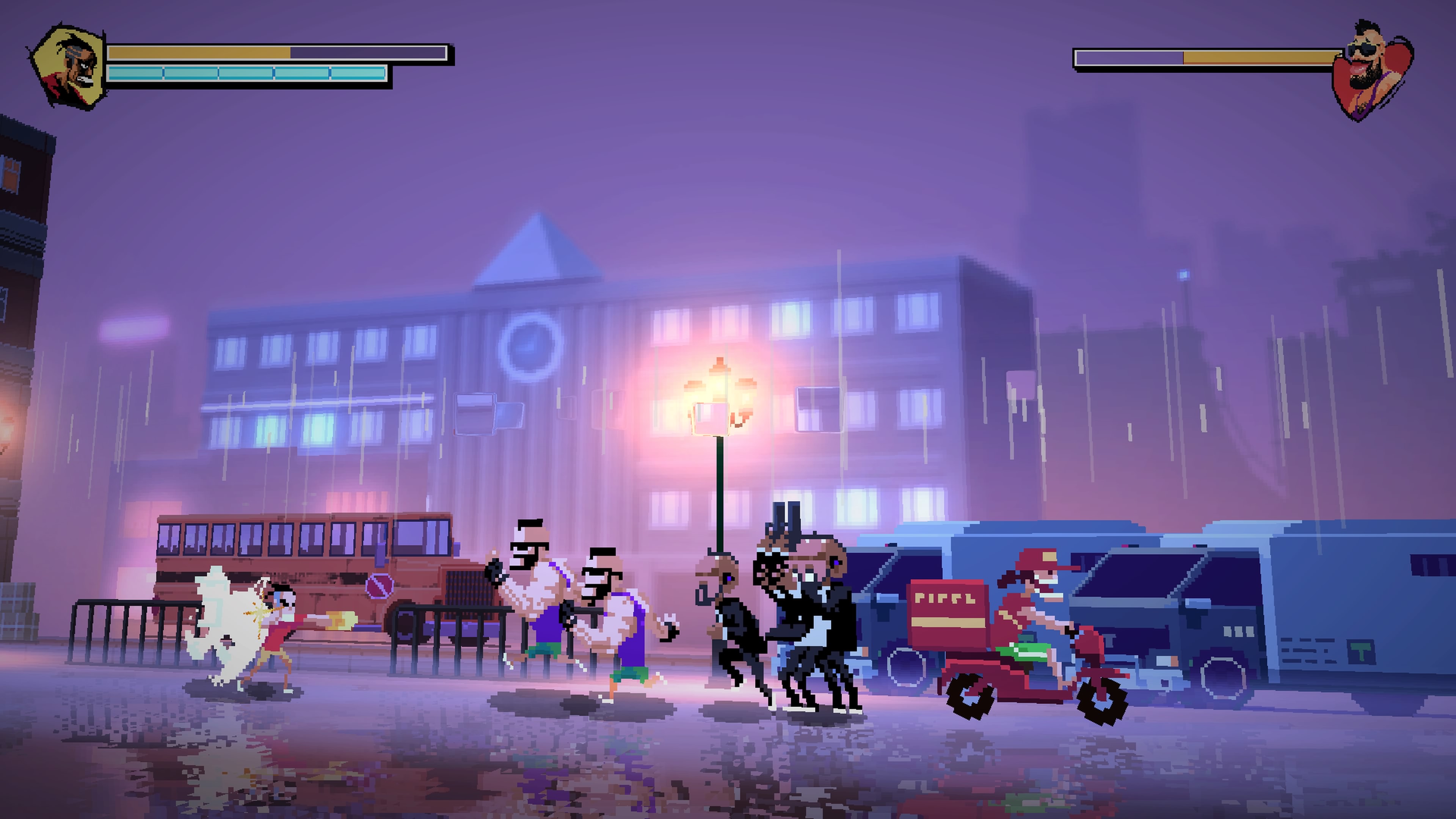Screen dimensions: 1456x819
Task: Click the player character portrait
Action: coord(68,67)
